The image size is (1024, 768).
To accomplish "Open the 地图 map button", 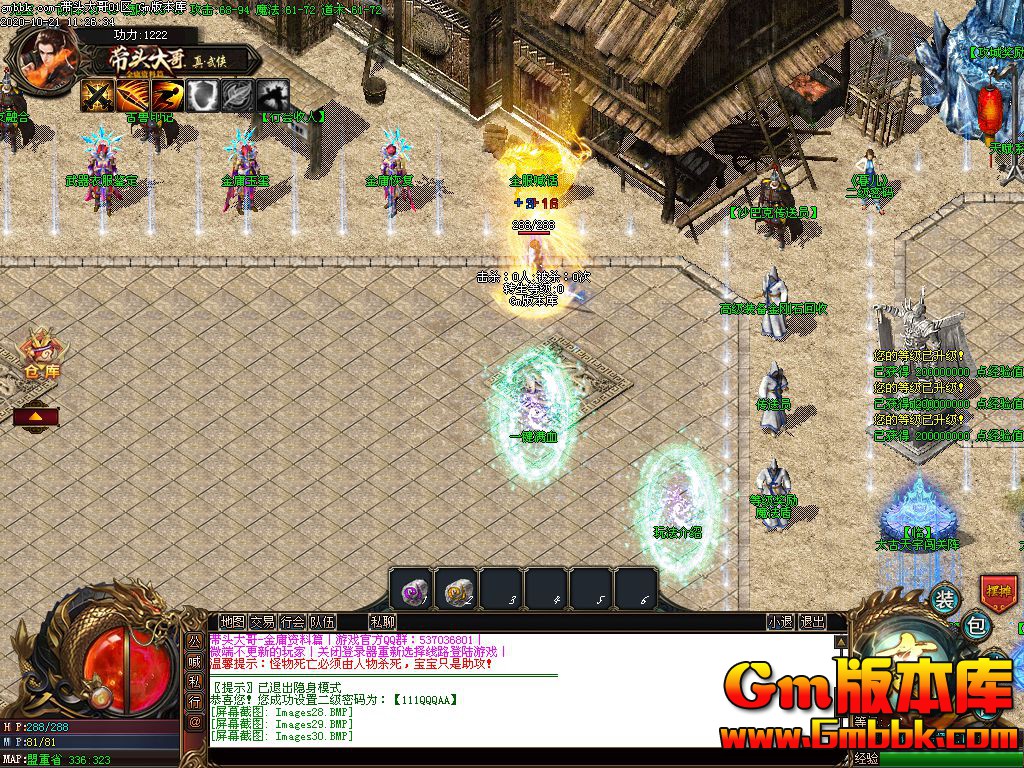I will 232,622.
